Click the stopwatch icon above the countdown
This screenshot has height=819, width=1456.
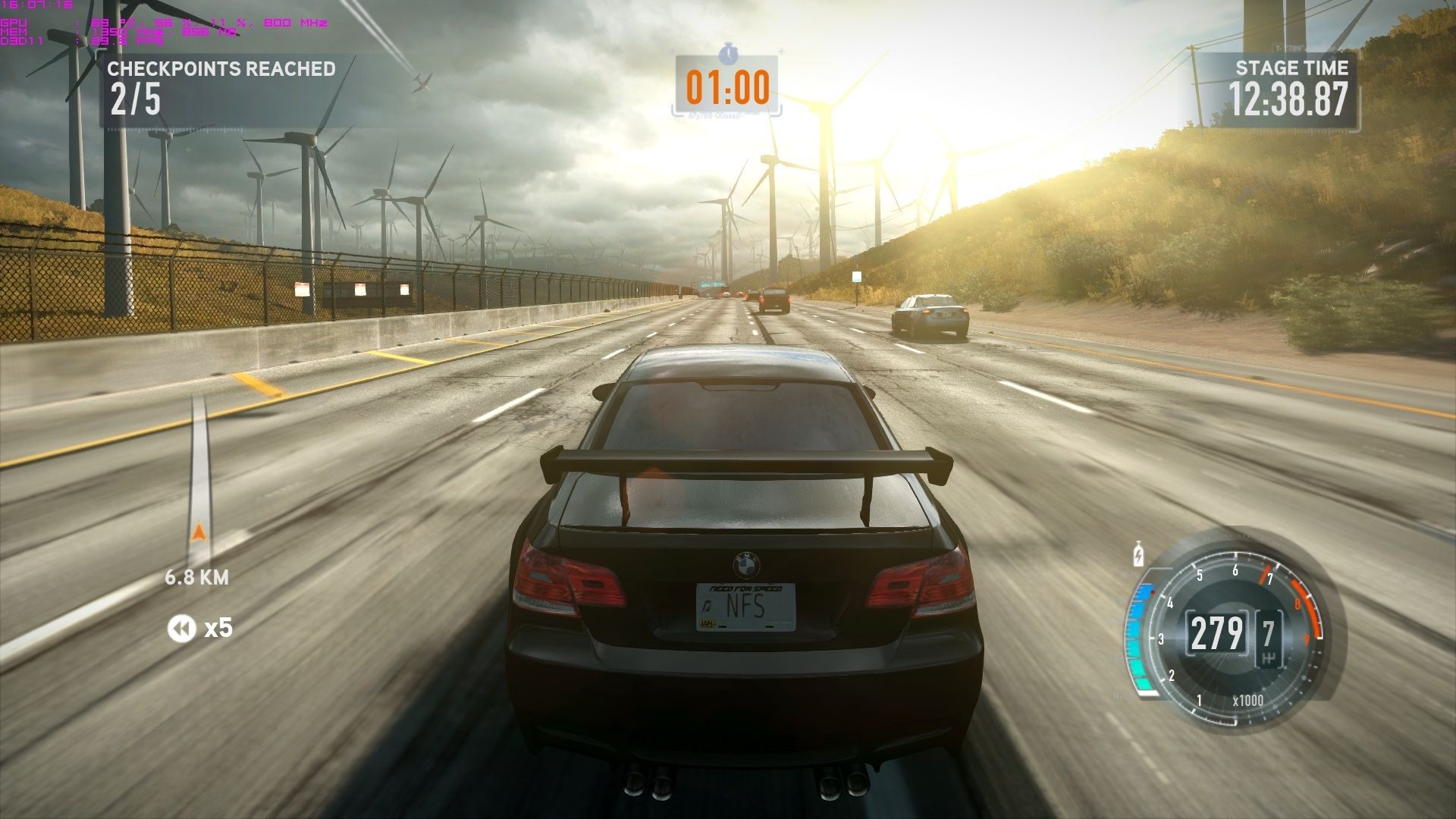[x=728, y=53]
